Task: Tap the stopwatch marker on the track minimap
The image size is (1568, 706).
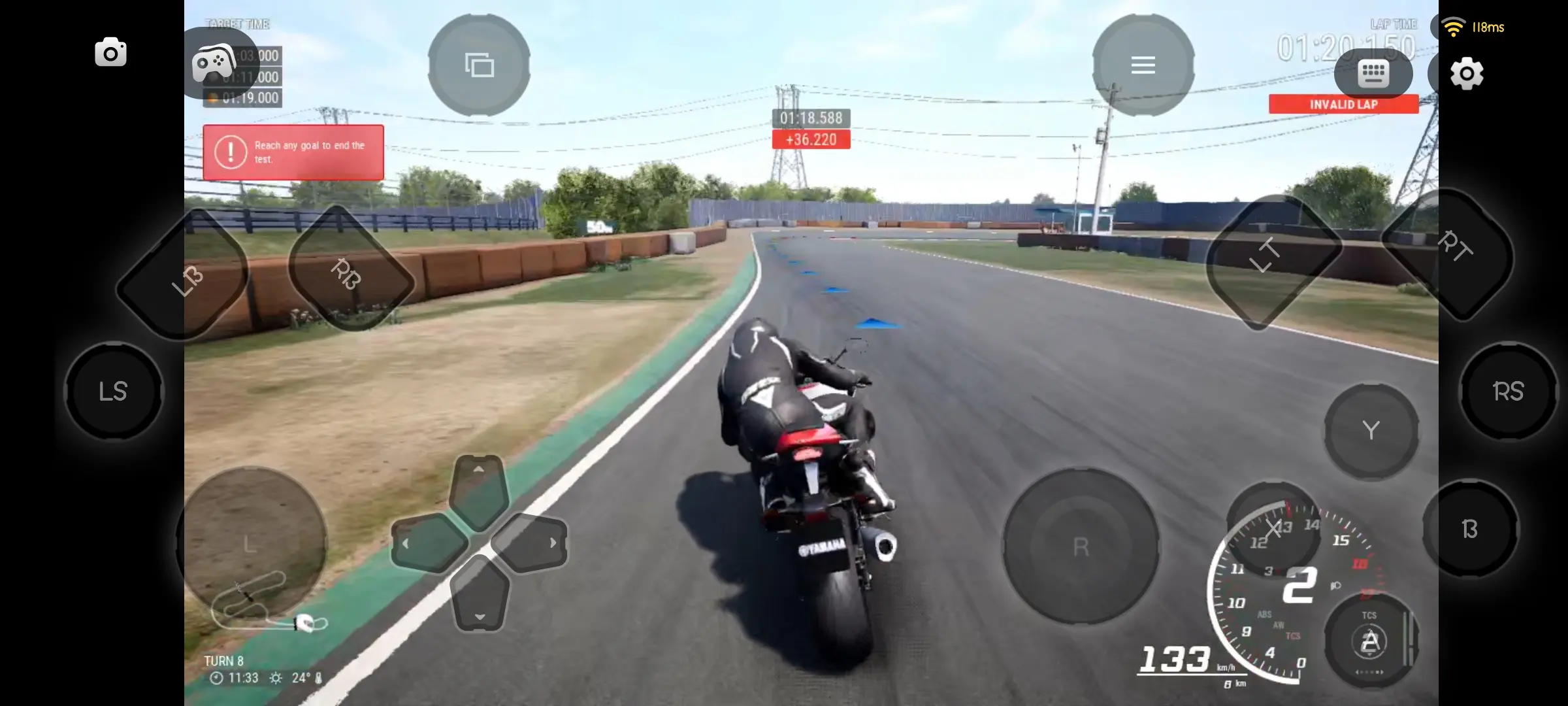Action: coord(305,624)
